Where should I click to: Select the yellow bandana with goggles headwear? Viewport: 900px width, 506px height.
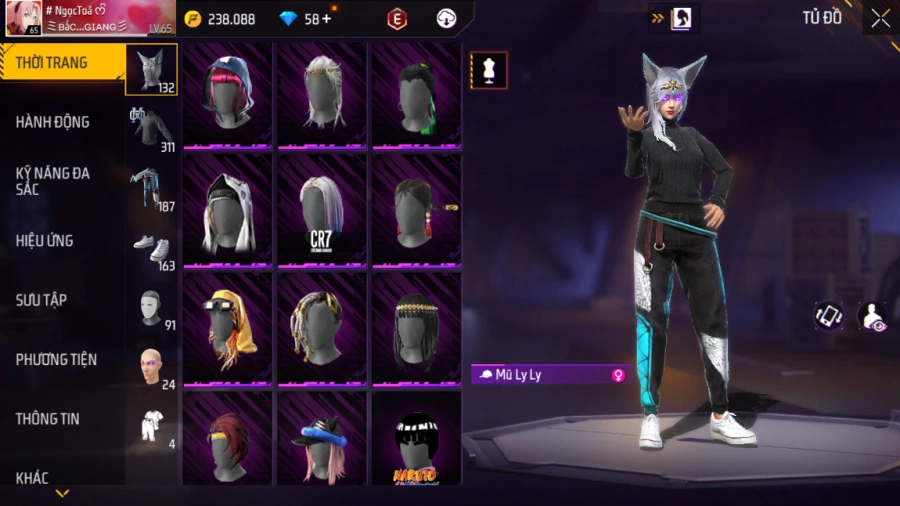(x=227, y=327)
